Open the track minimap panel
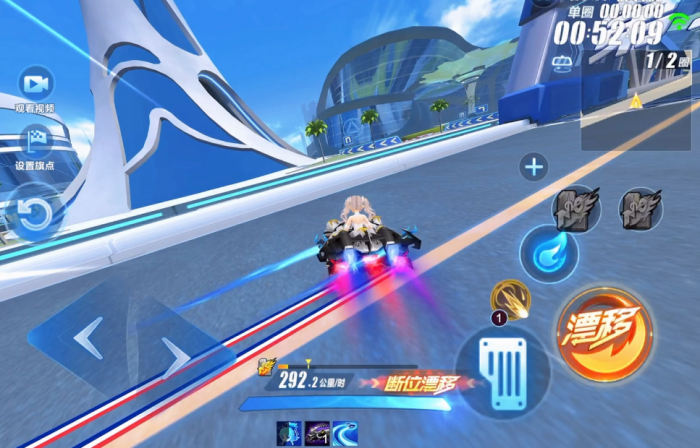This screenshot has width=700, height=448. coord(635,100)
